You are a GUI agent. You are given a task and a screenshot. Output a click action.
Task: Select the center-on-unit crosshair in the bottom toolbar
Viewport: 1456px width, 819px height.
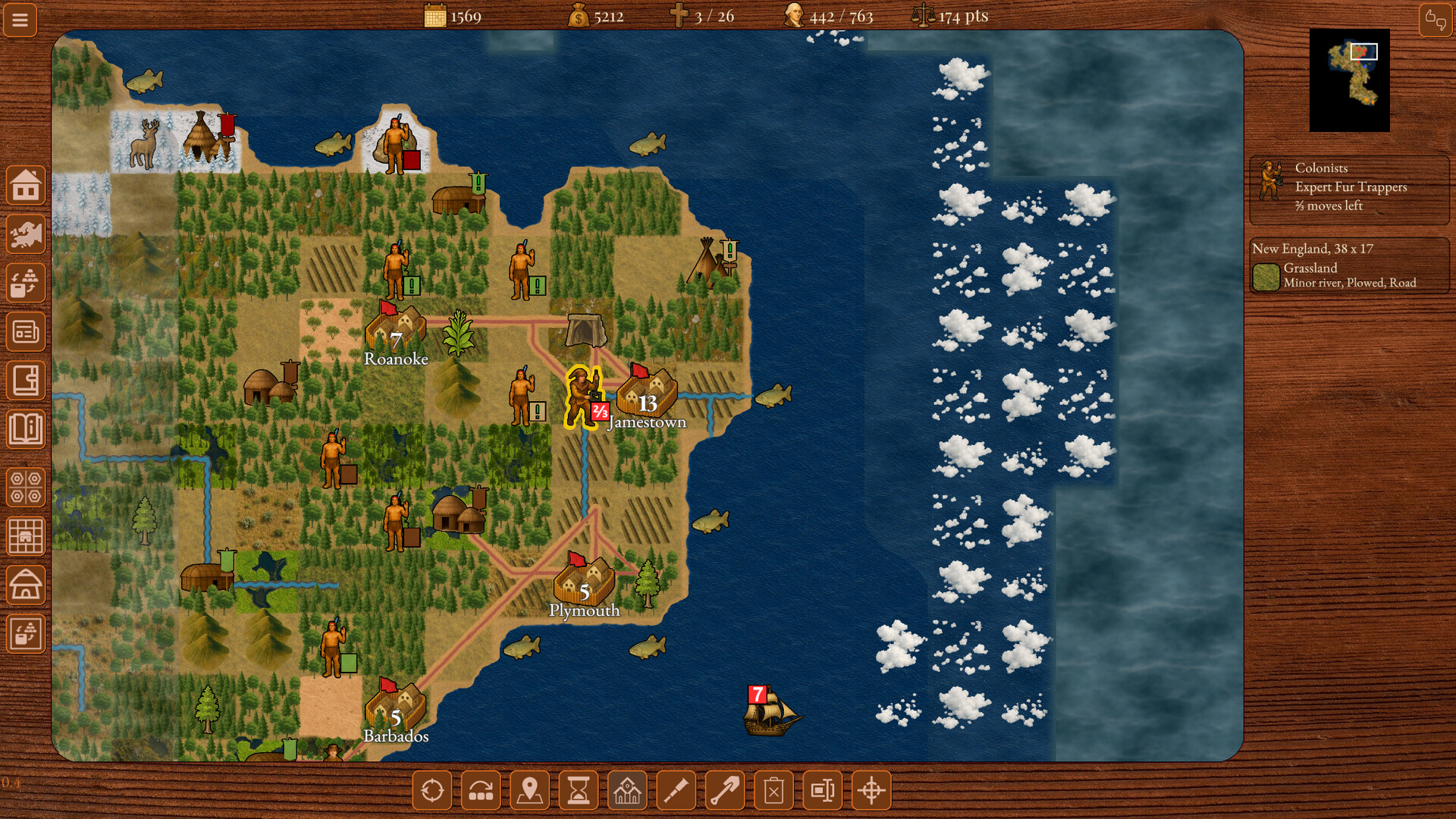pyautogui.click(x=870, y=790)
